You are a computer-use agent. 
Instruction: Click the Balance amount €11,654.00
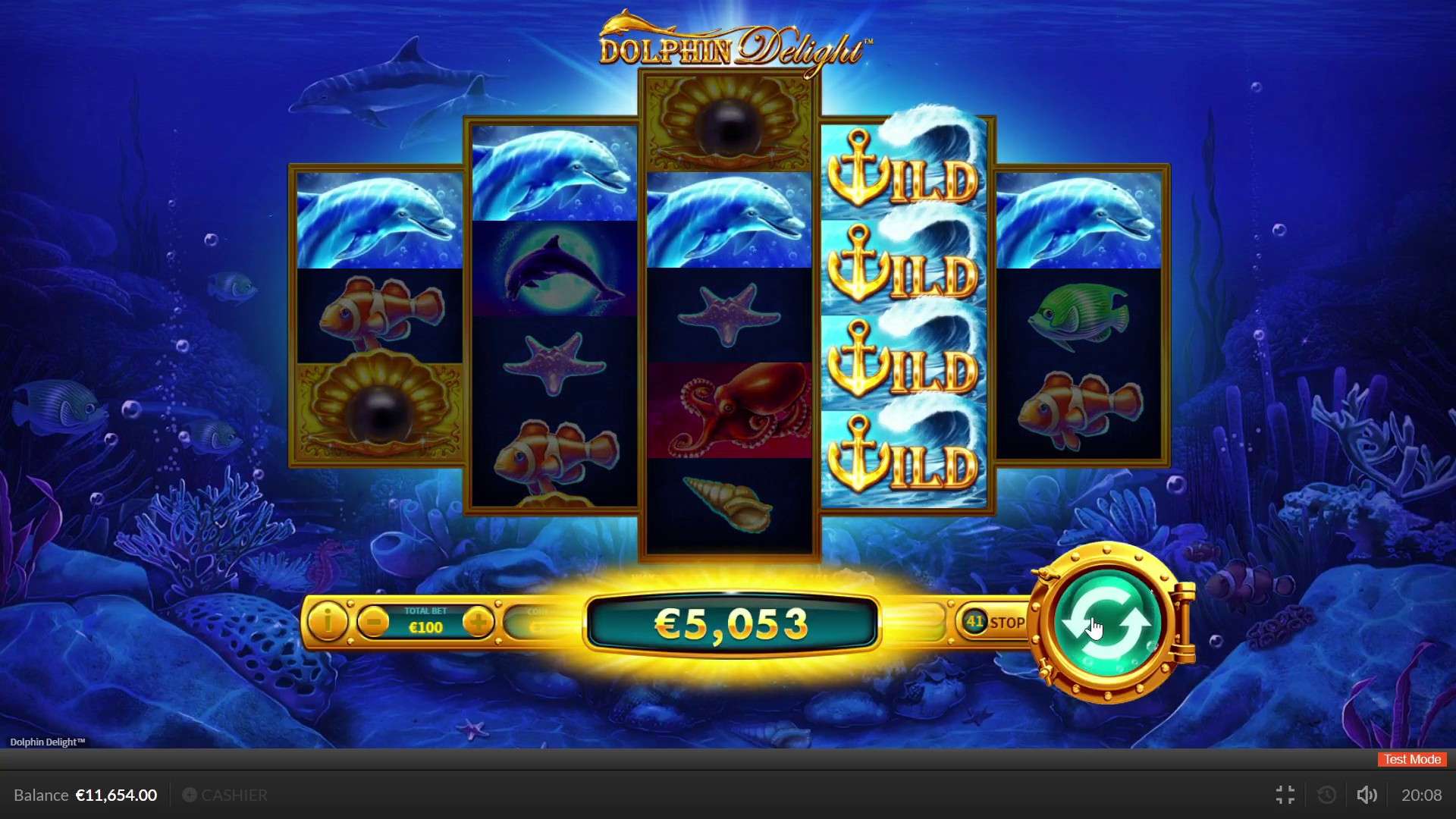pos(115,795)
